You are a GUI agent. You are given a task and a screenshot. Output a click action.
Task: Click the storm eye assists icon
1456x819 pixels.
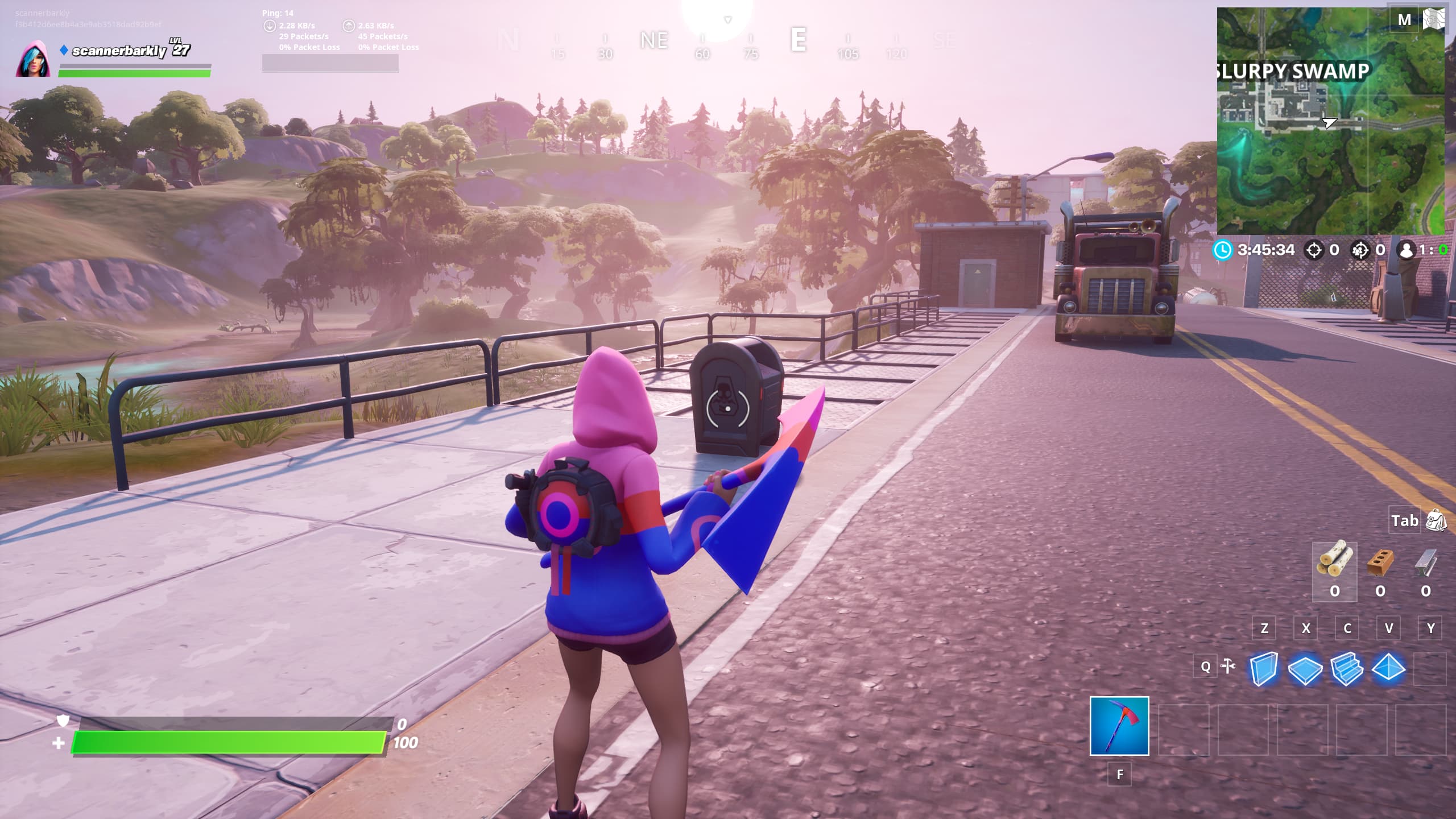click(1359, 249)
